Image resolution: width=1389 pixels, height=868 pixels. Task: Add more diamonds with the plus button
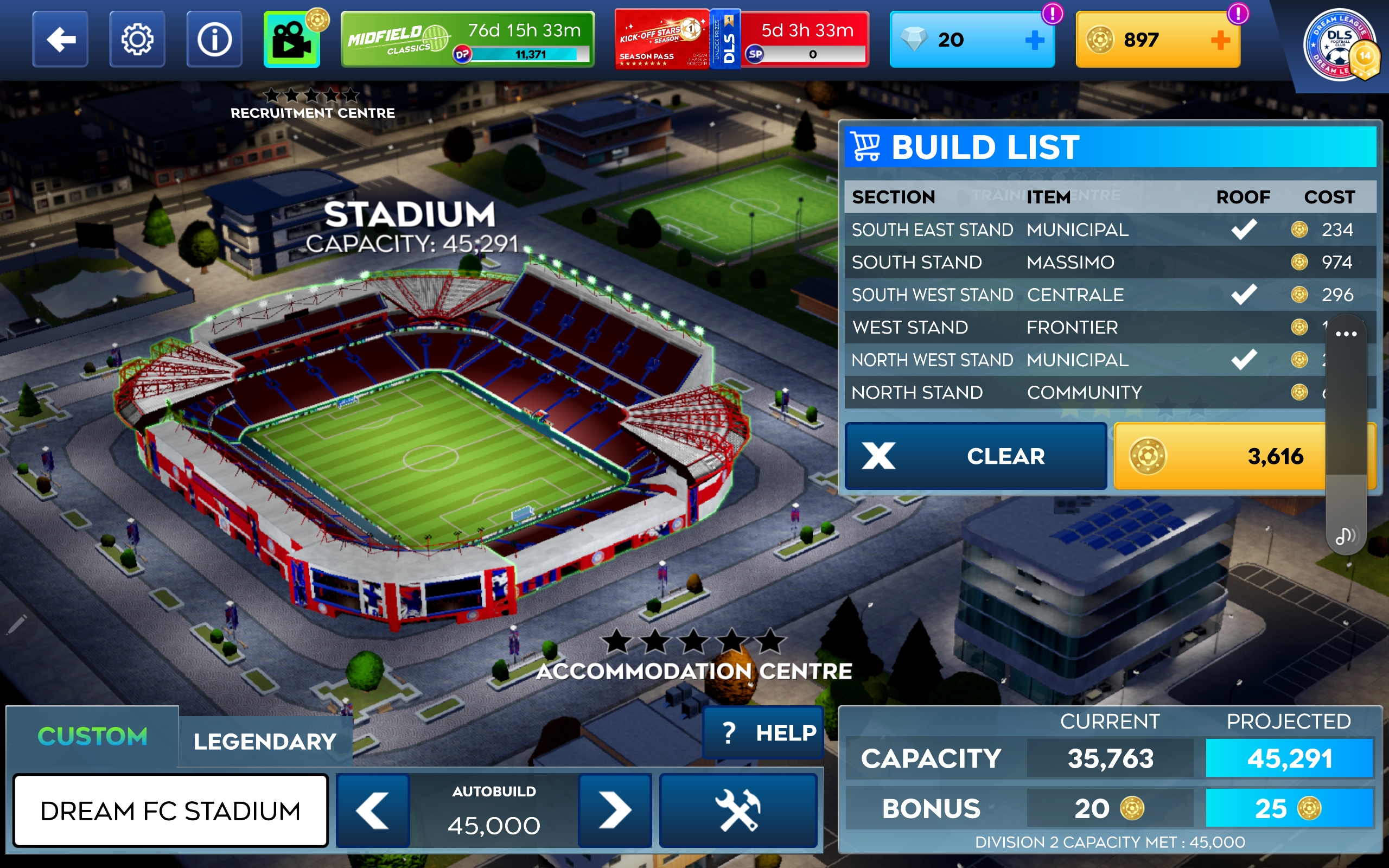click(x=1034, y=40)
